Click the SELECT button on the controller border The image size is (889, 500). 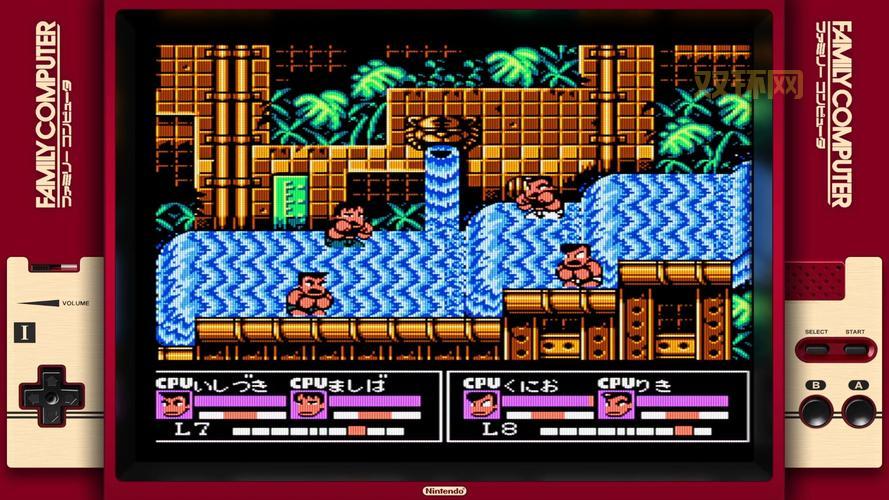817,350
